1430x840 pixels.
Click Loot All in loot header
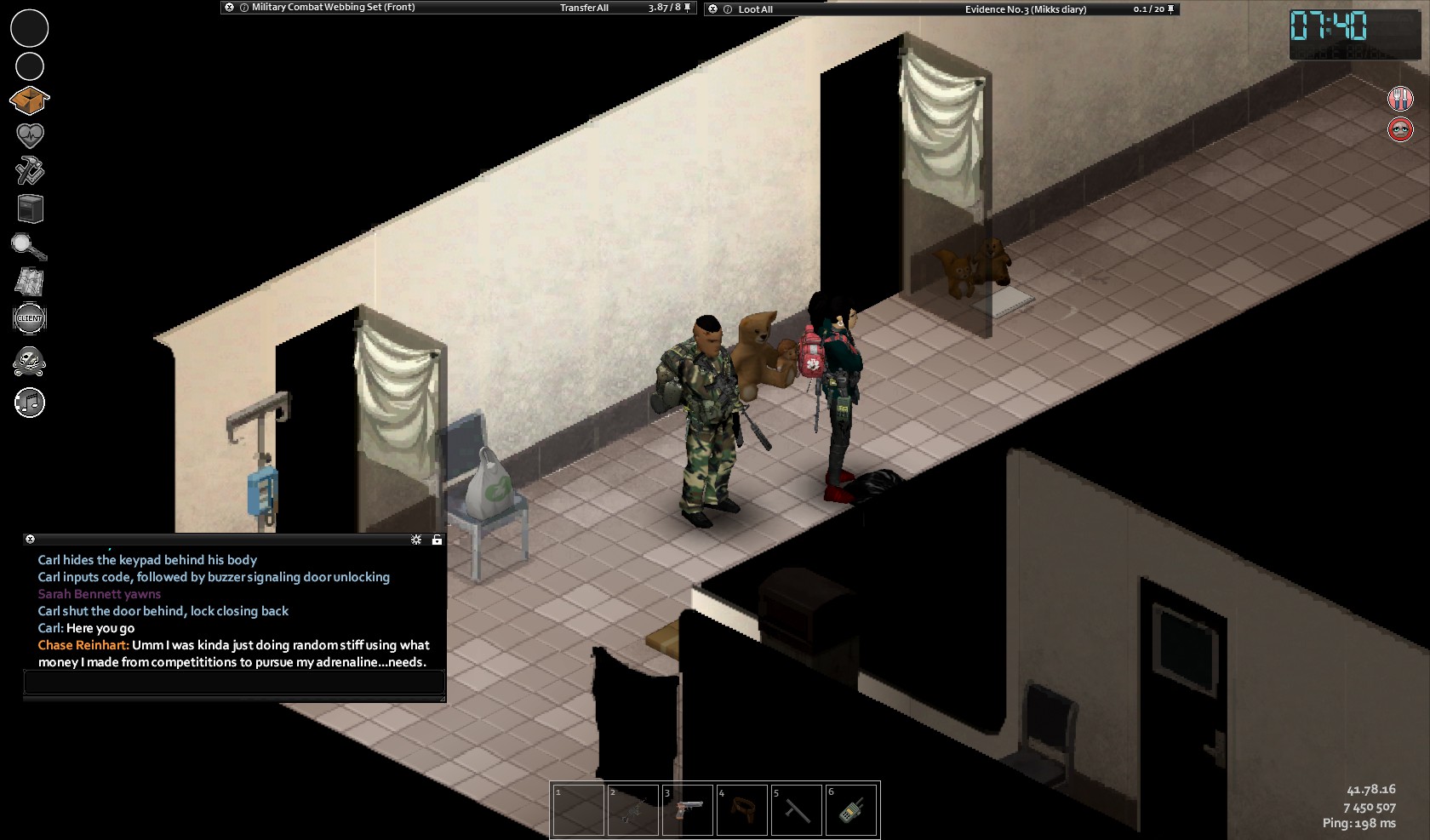755,9
